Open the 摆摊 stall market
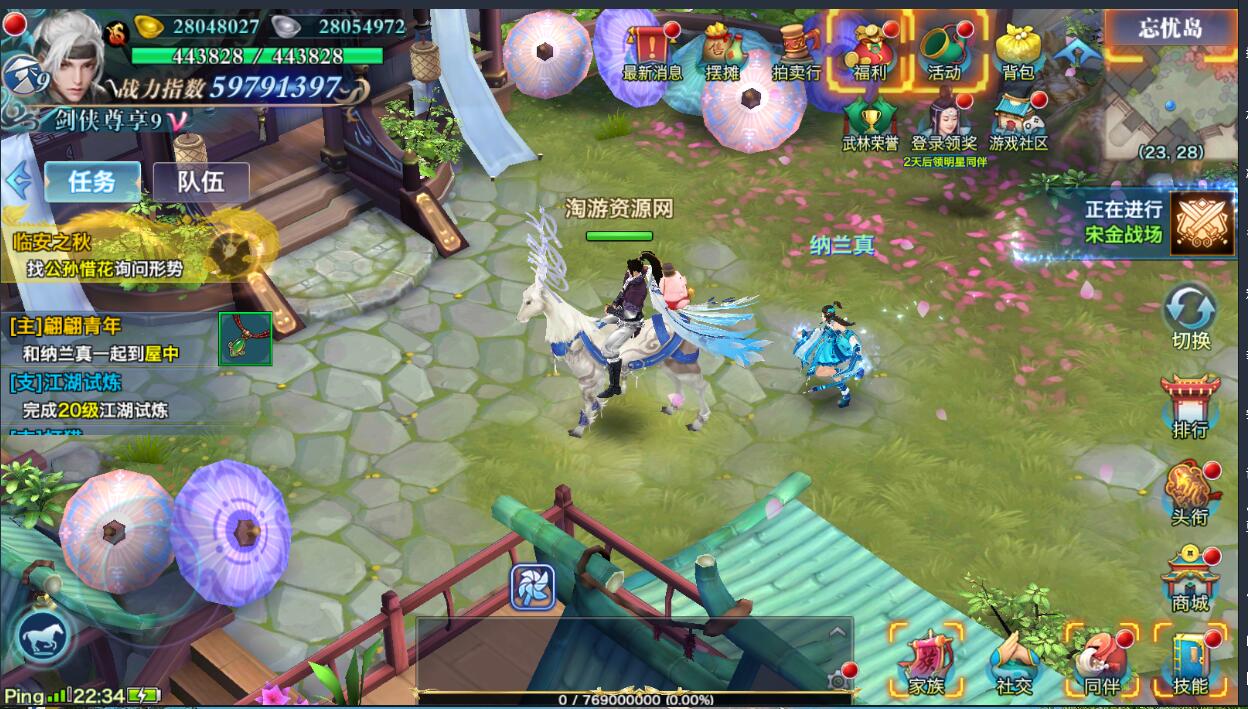This screenshot has height=709, width=1248. [x=721, y=50]
